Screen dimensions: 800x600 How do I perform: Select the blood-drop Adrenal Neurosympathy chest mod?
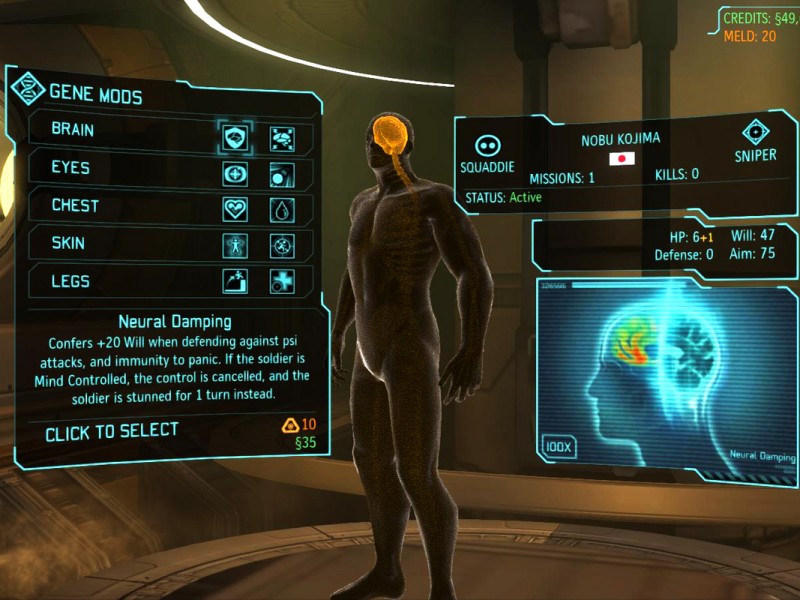(x=282, y=209)
